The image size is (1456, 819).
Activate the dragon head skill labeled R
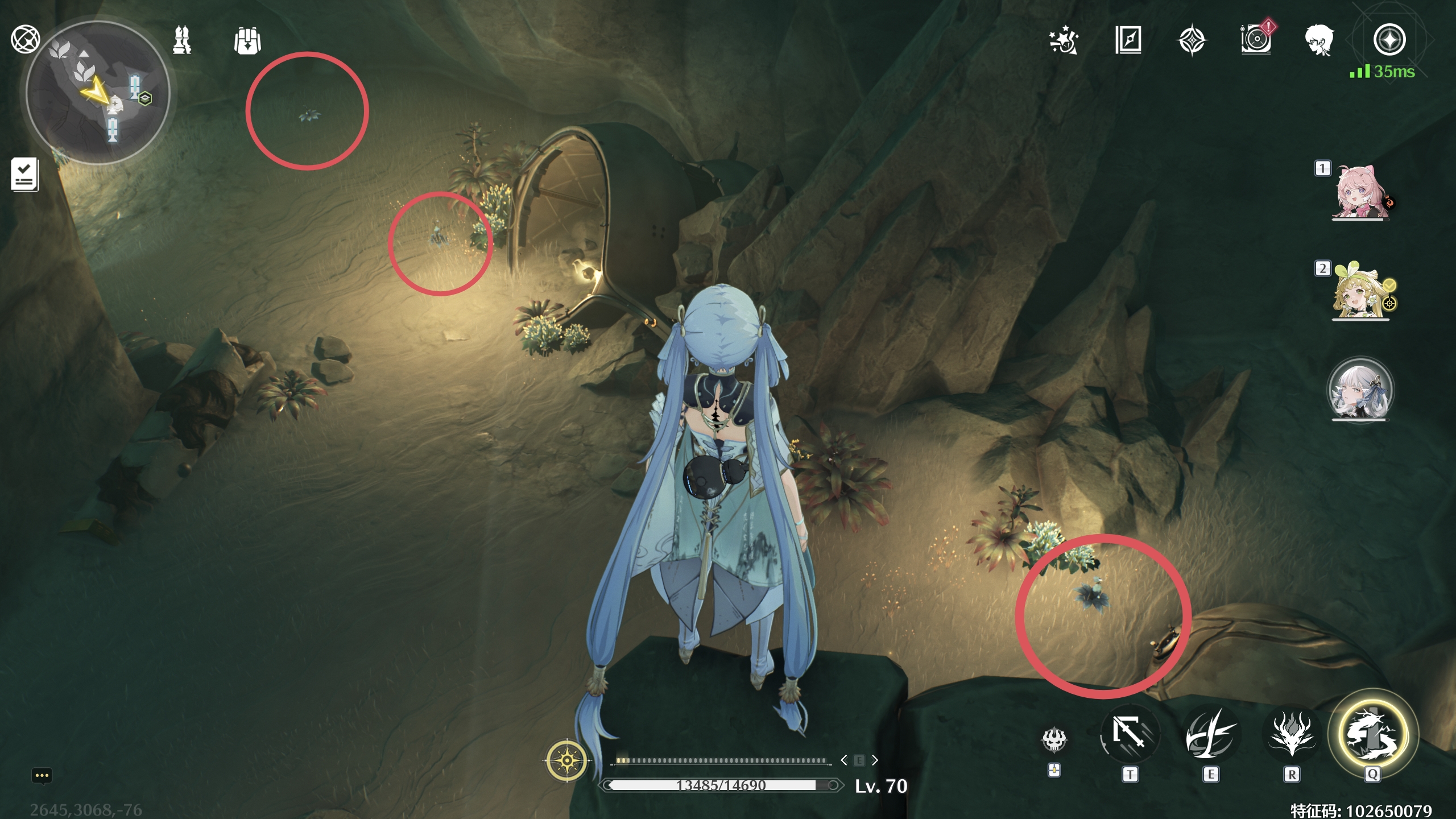pyautogui.click(x=1291, y=735)
